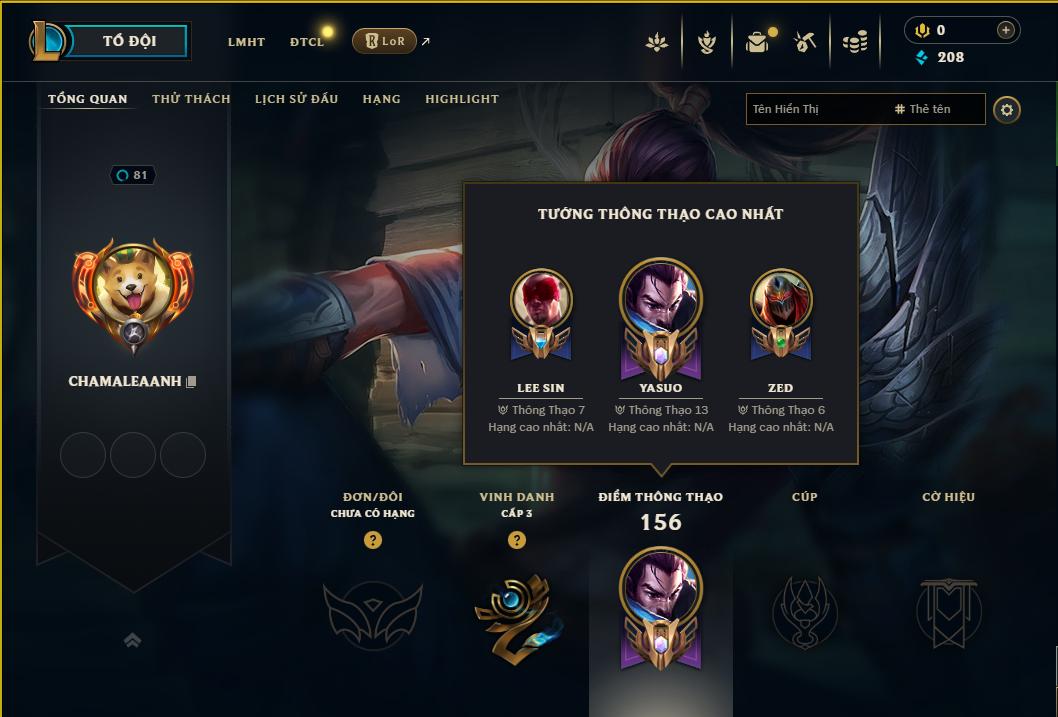The image size is (1058, 717).
Task: Click the Tên Hiển Thị search field
Action: click(x=815, y=109)
